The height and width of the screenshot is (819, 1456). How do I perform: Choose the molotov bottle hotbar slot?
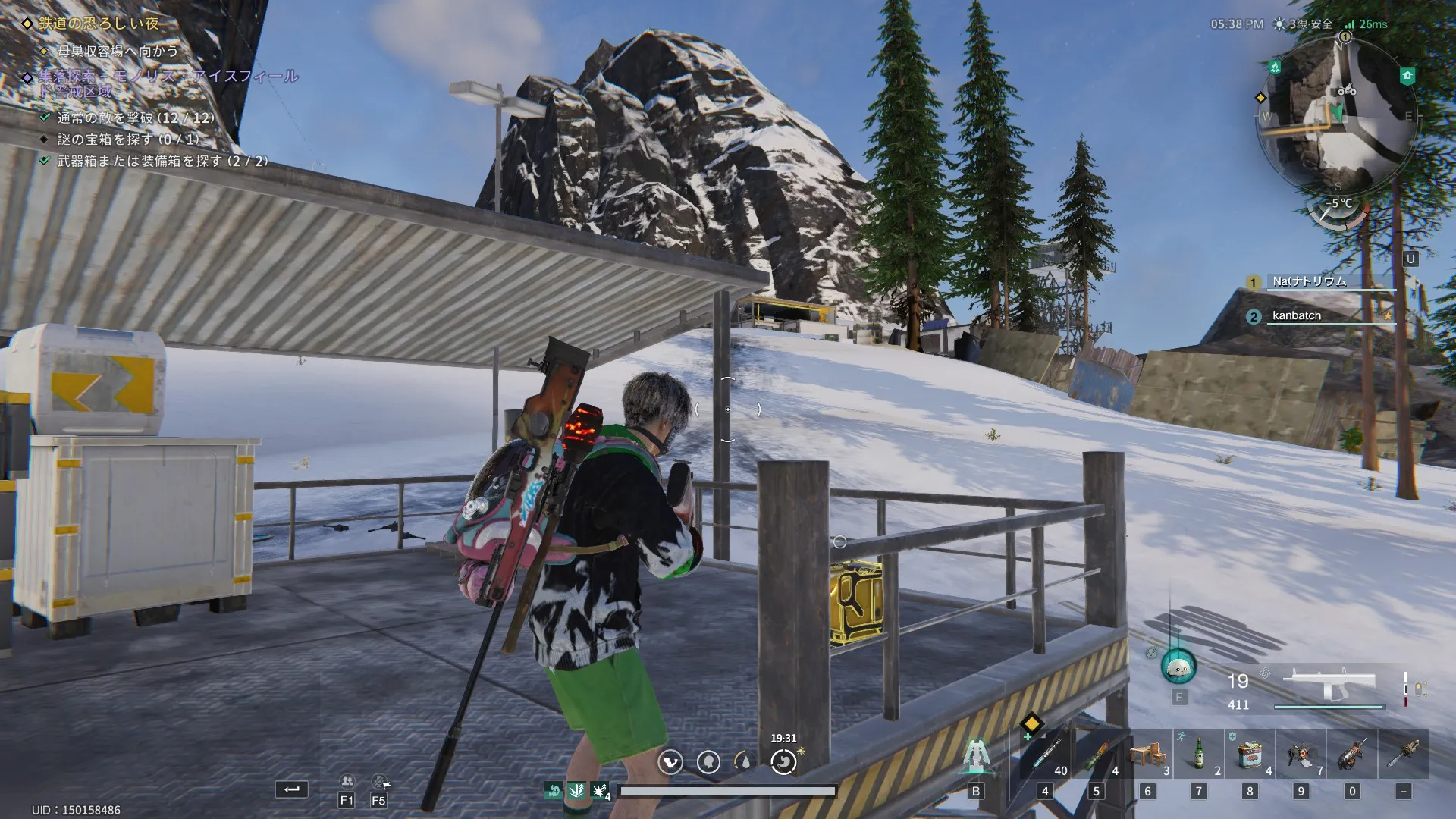click(x=1096, y=755)
